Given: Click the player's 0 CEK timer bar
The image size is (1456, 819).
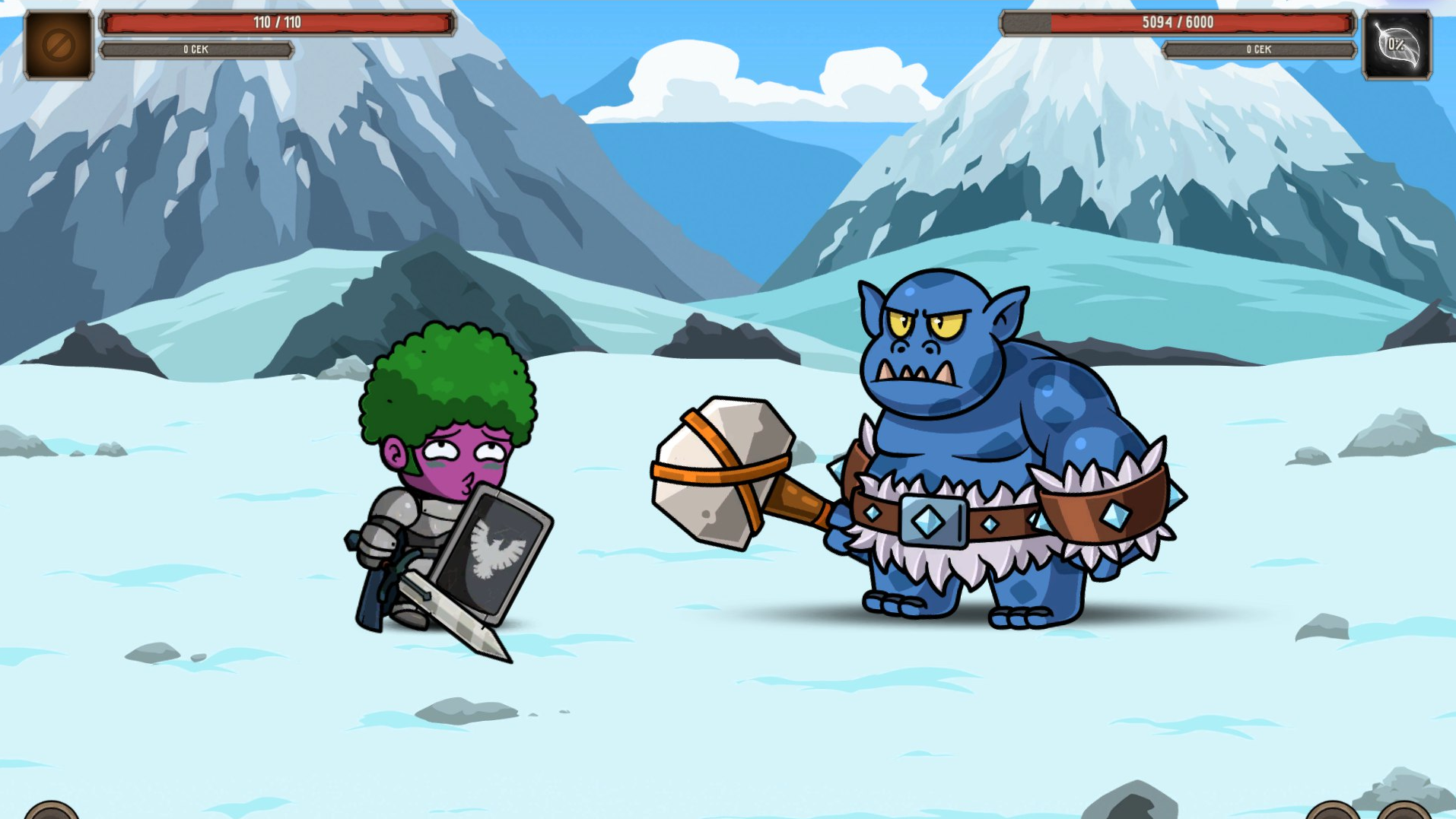Looking at the screenshot, I should [x=196, y=49].
